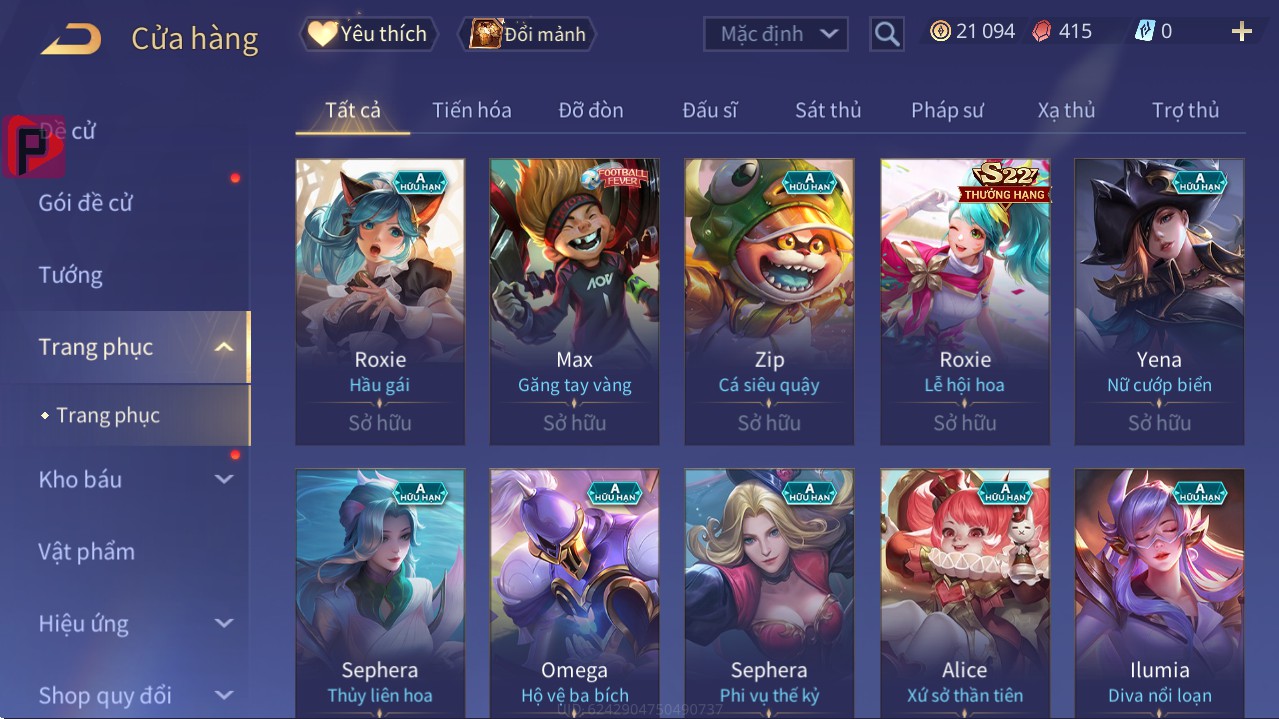Go to the Tướng heroes section
1279x719 pixels.
pyautogui.click(x=71, y=275)
